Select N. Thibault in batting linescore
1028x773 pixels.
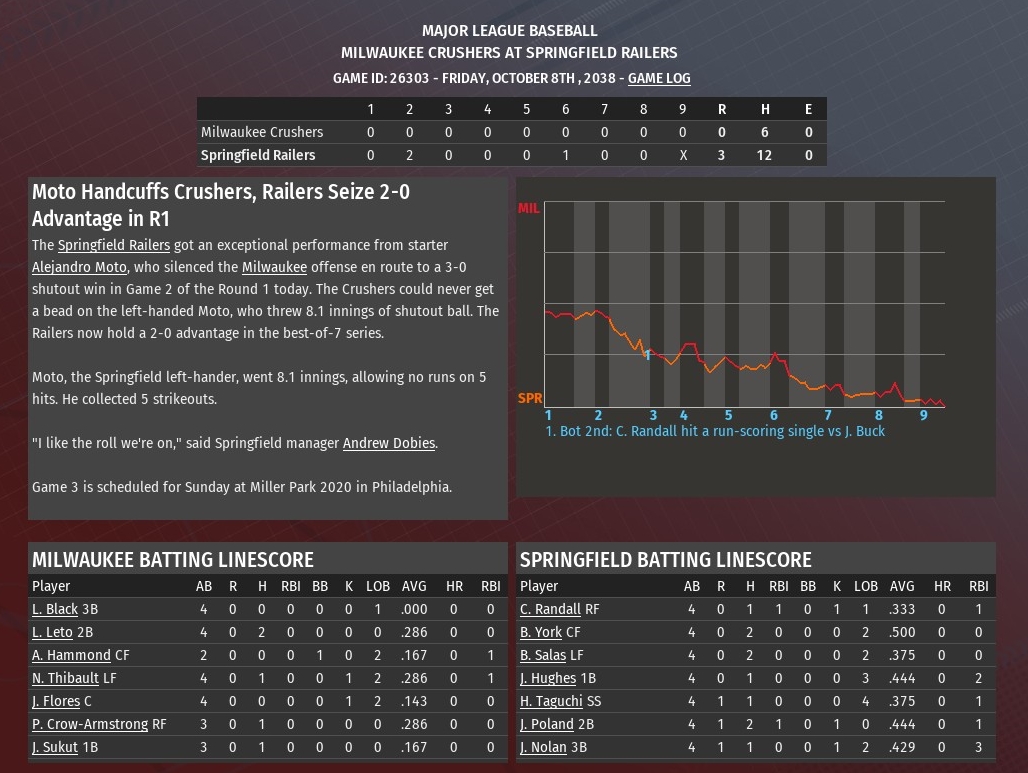tap(65, 678)
